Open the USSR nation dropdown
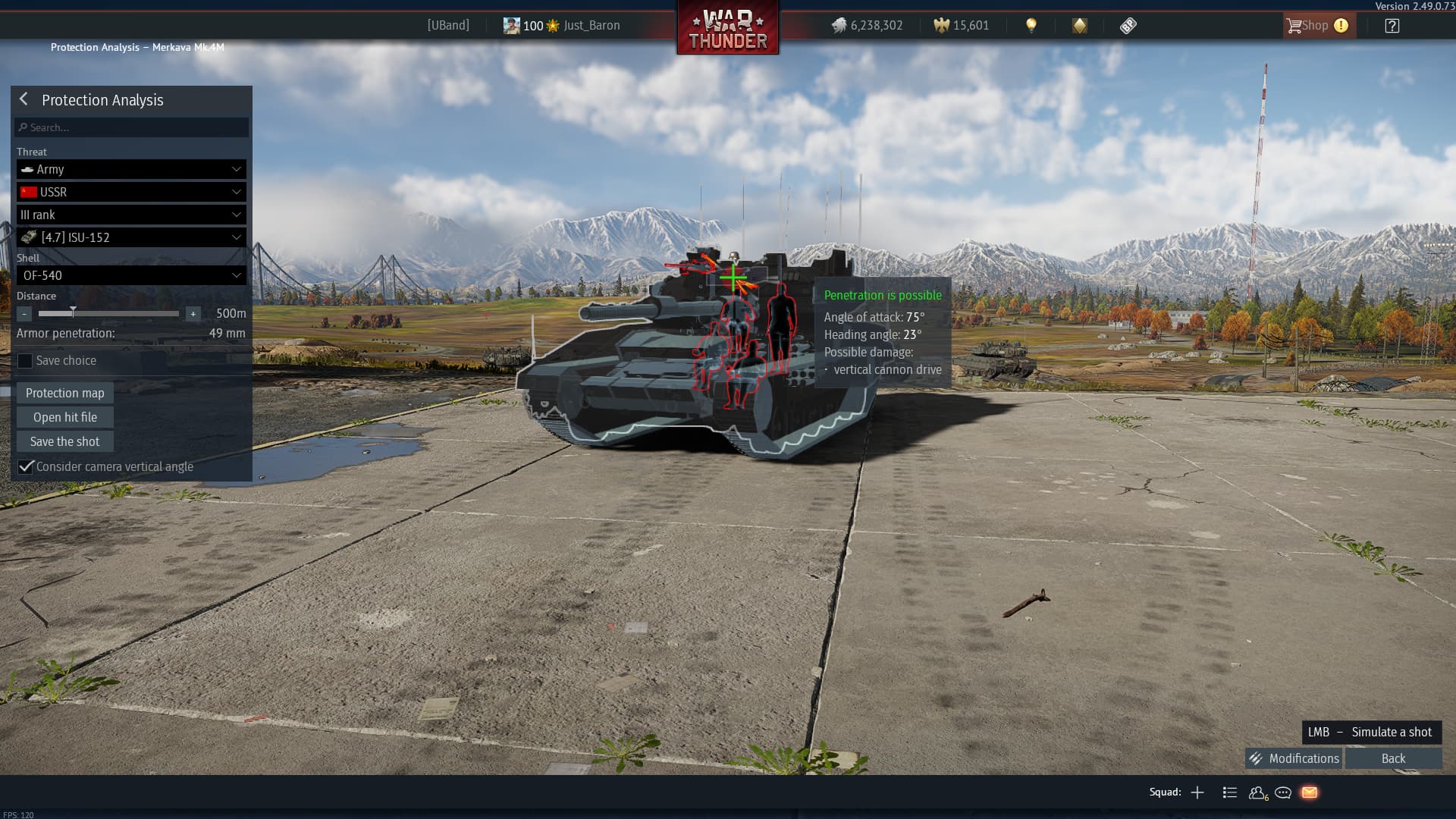This screenshot has width=1456, height=819. coord(132,192)
